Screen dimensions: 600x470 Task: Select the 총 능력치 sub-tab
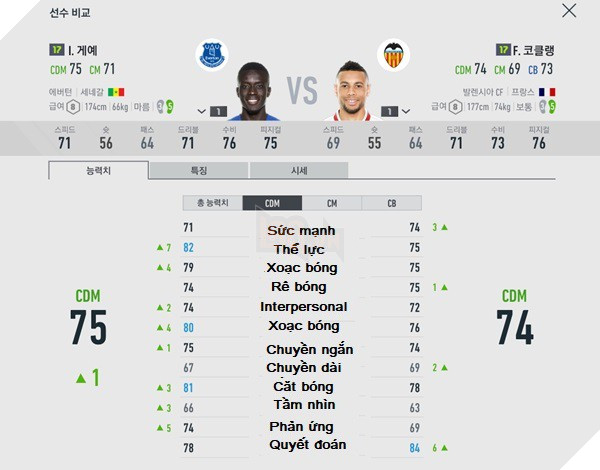pyautogui.click(x=212, y=203)
